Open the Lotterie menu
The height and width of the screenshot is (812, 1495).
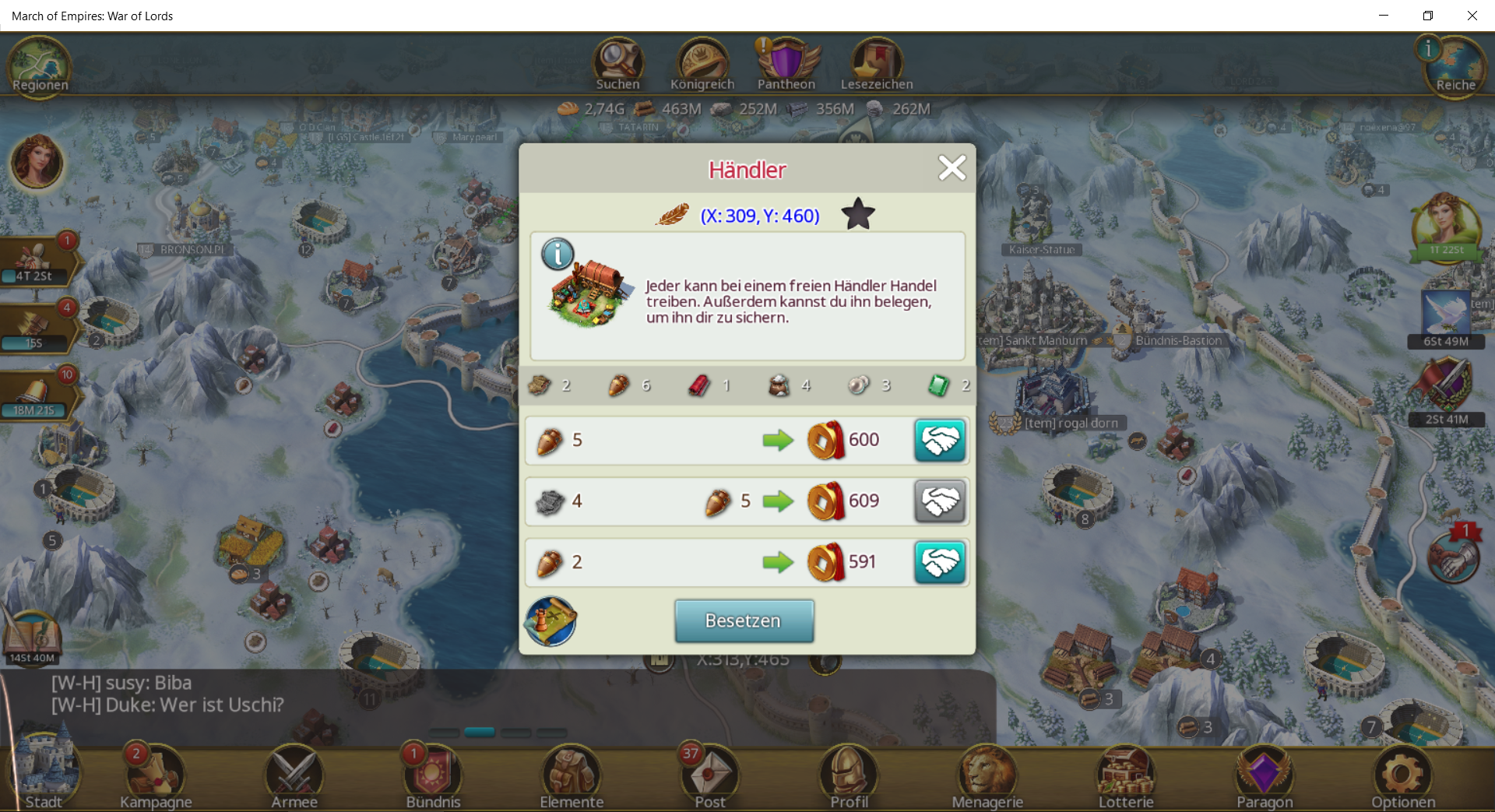click(1126, 776)
